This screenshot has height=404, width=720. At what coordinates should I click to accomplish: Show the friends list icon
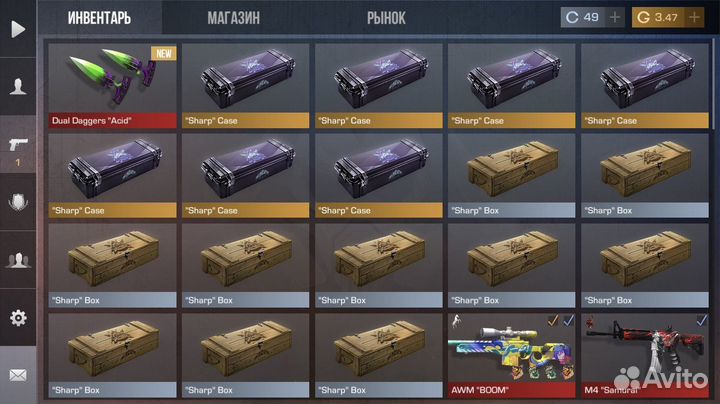18,260
